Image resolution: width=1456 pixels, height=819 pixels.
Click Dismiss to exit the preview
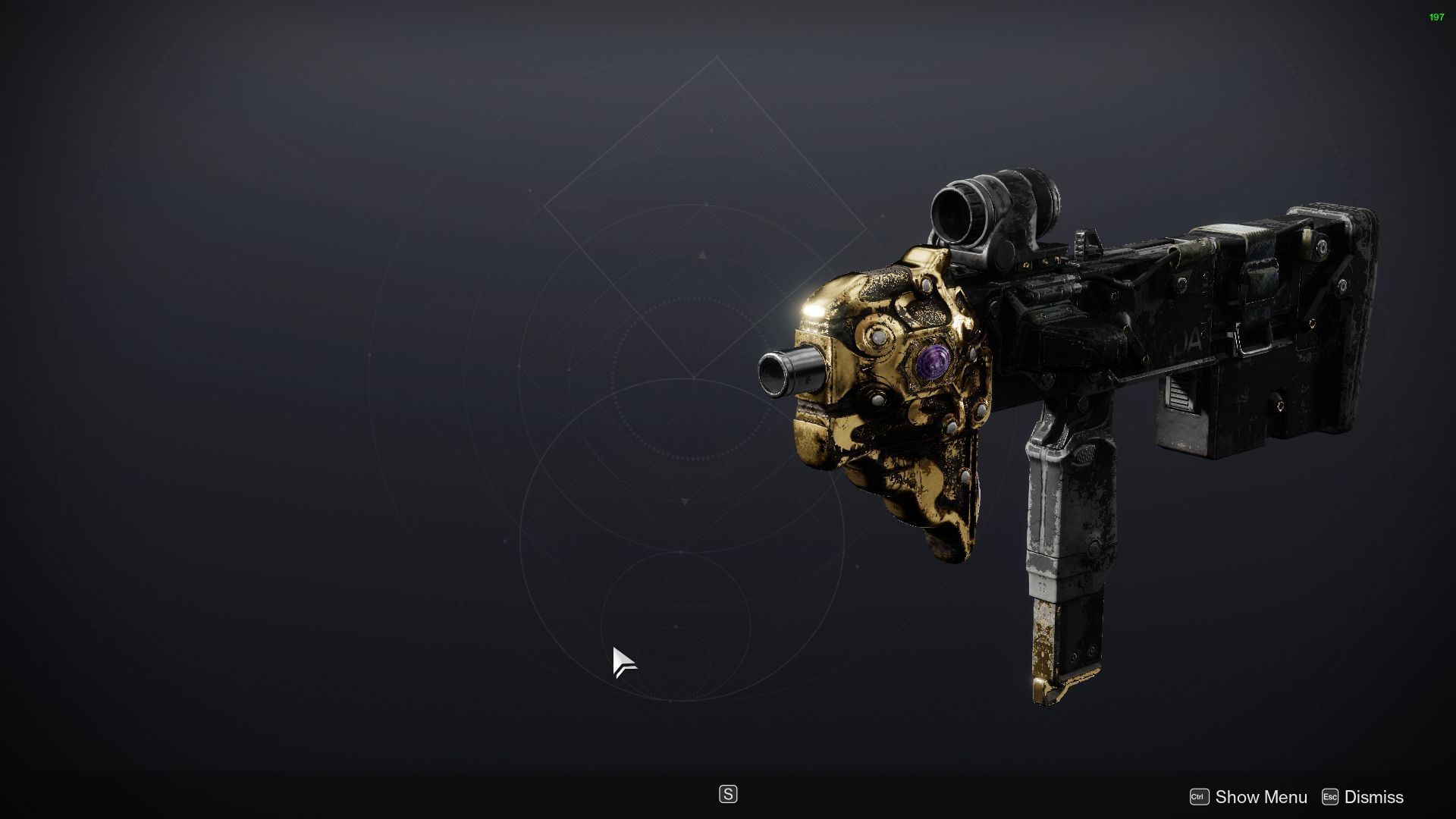point(1373,797)
